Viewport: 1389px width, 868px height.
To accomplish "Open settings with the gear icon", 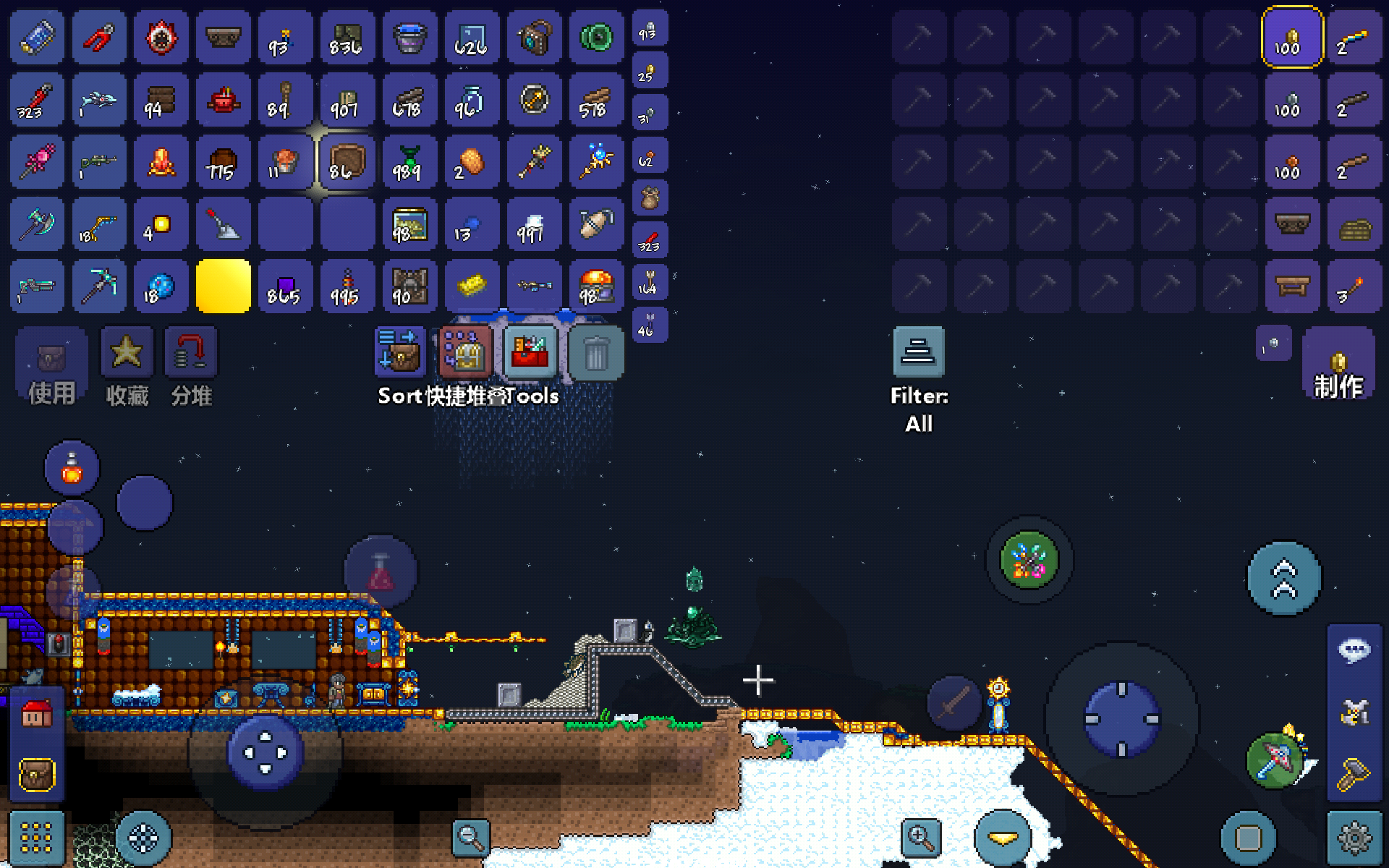I will coord(1354,838).
